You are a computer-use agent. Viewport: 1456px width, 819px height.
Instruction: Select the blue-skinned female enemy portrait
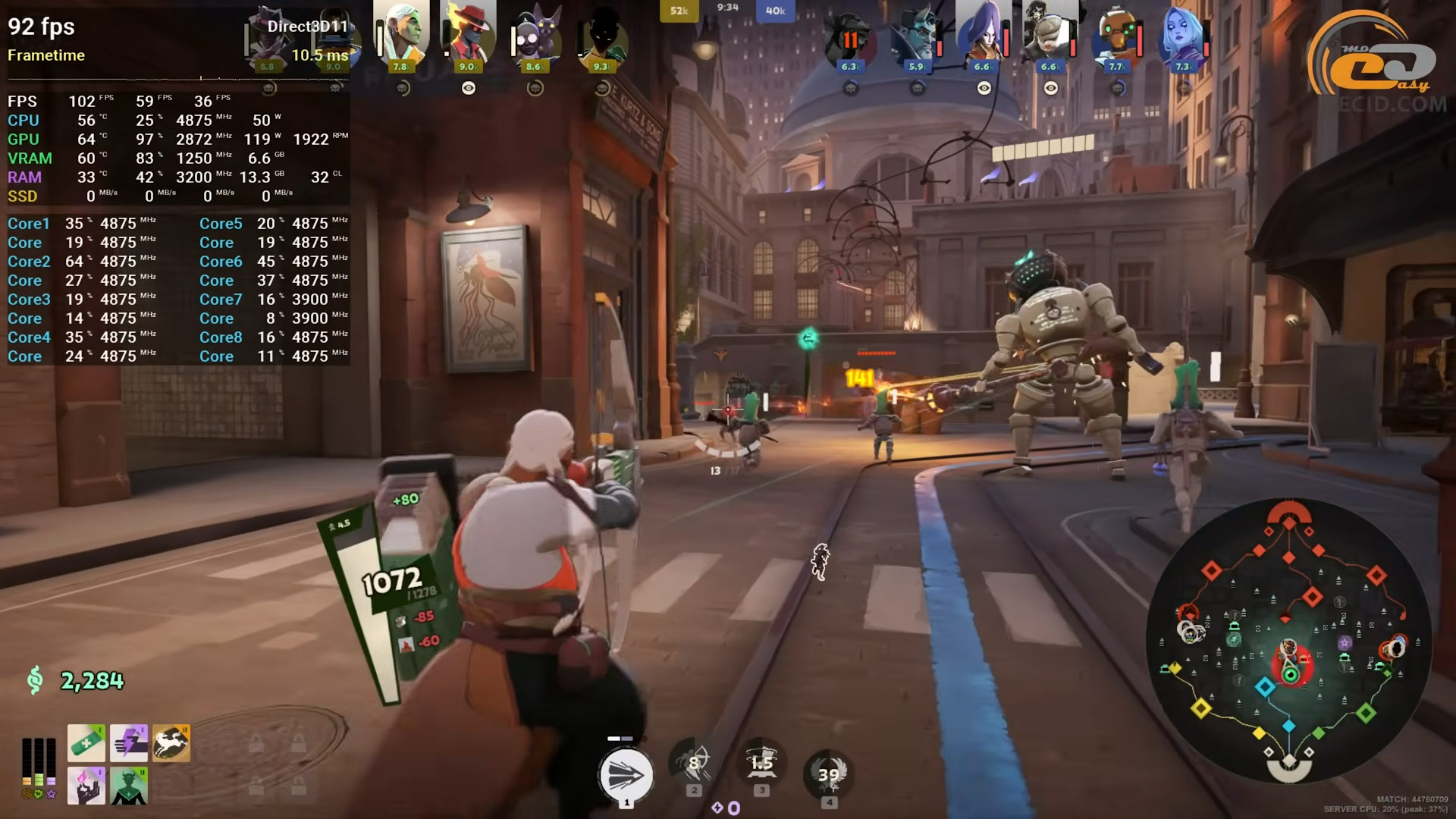1184,34
